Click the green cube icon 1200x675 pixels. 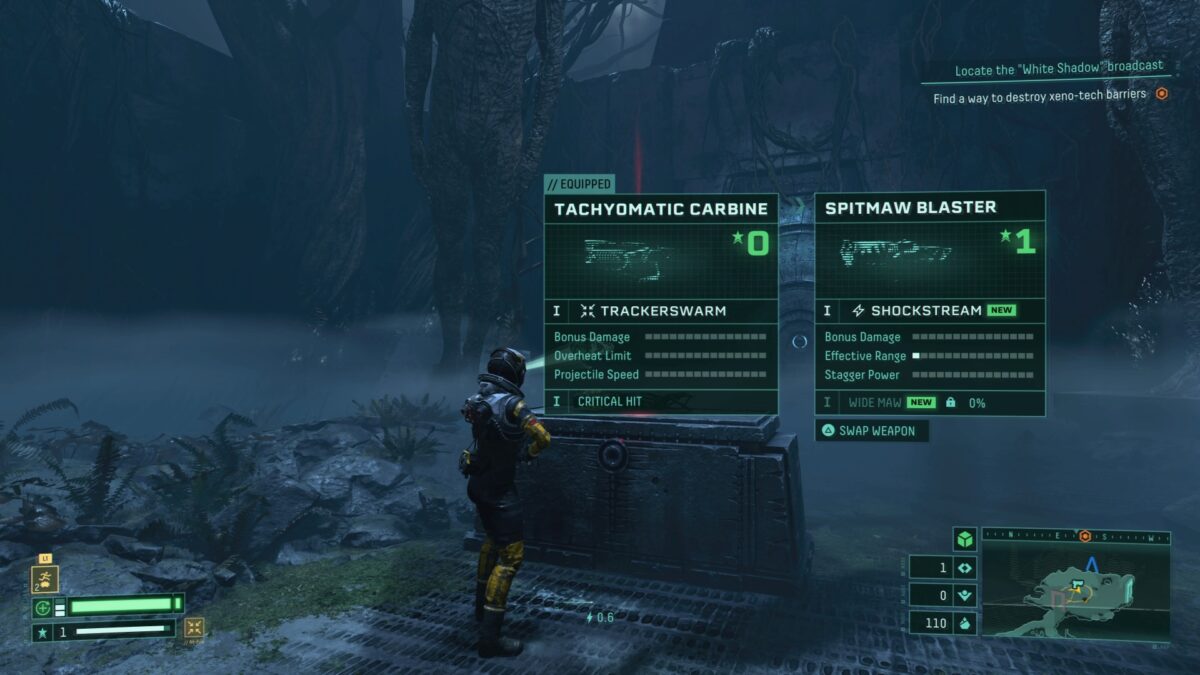tap(964, 539)
